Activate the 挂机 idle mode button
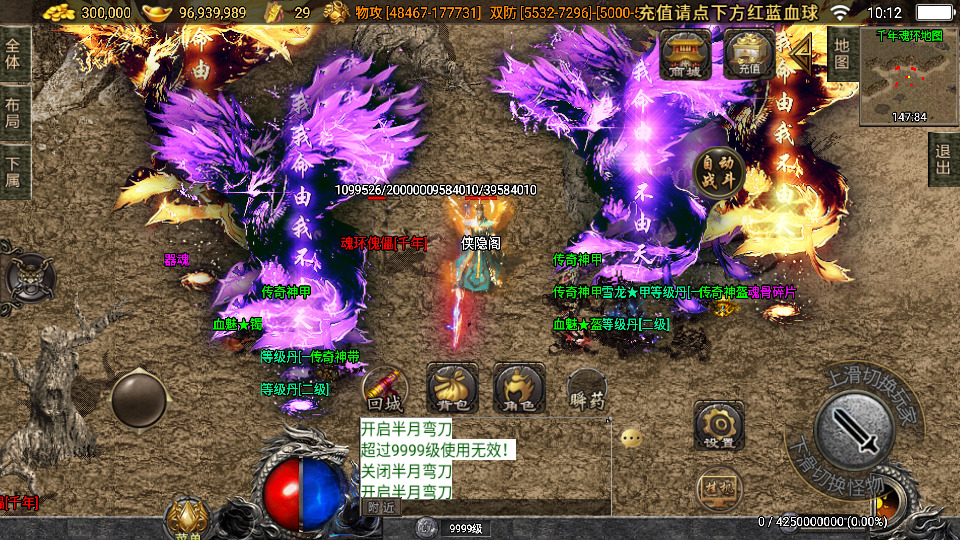 tap(718, 489)
